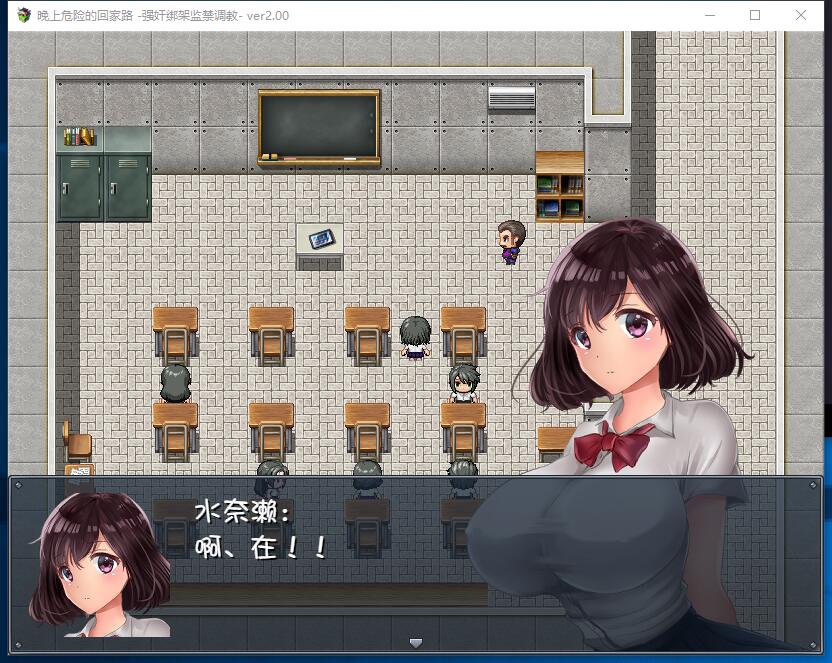Minimize the game window
This screenshot has width=832, height=663.
tap(710, 15)
